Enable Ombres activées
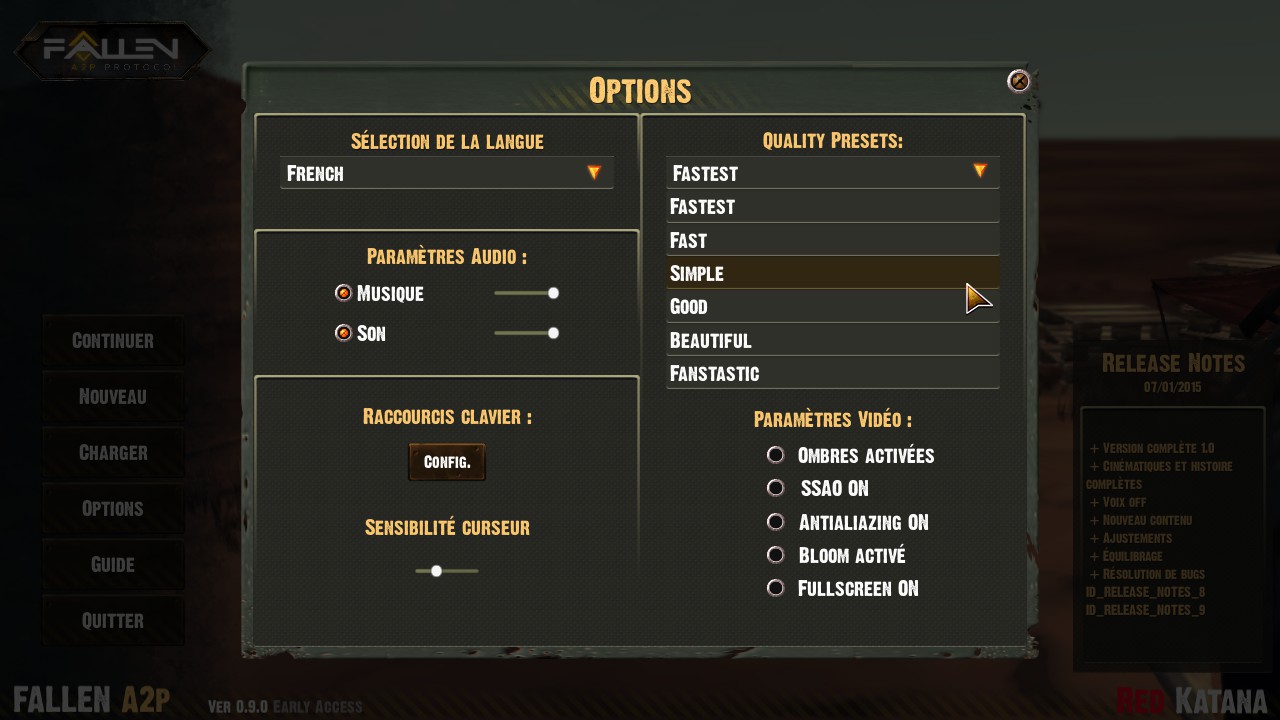 (x=775, y=455)
